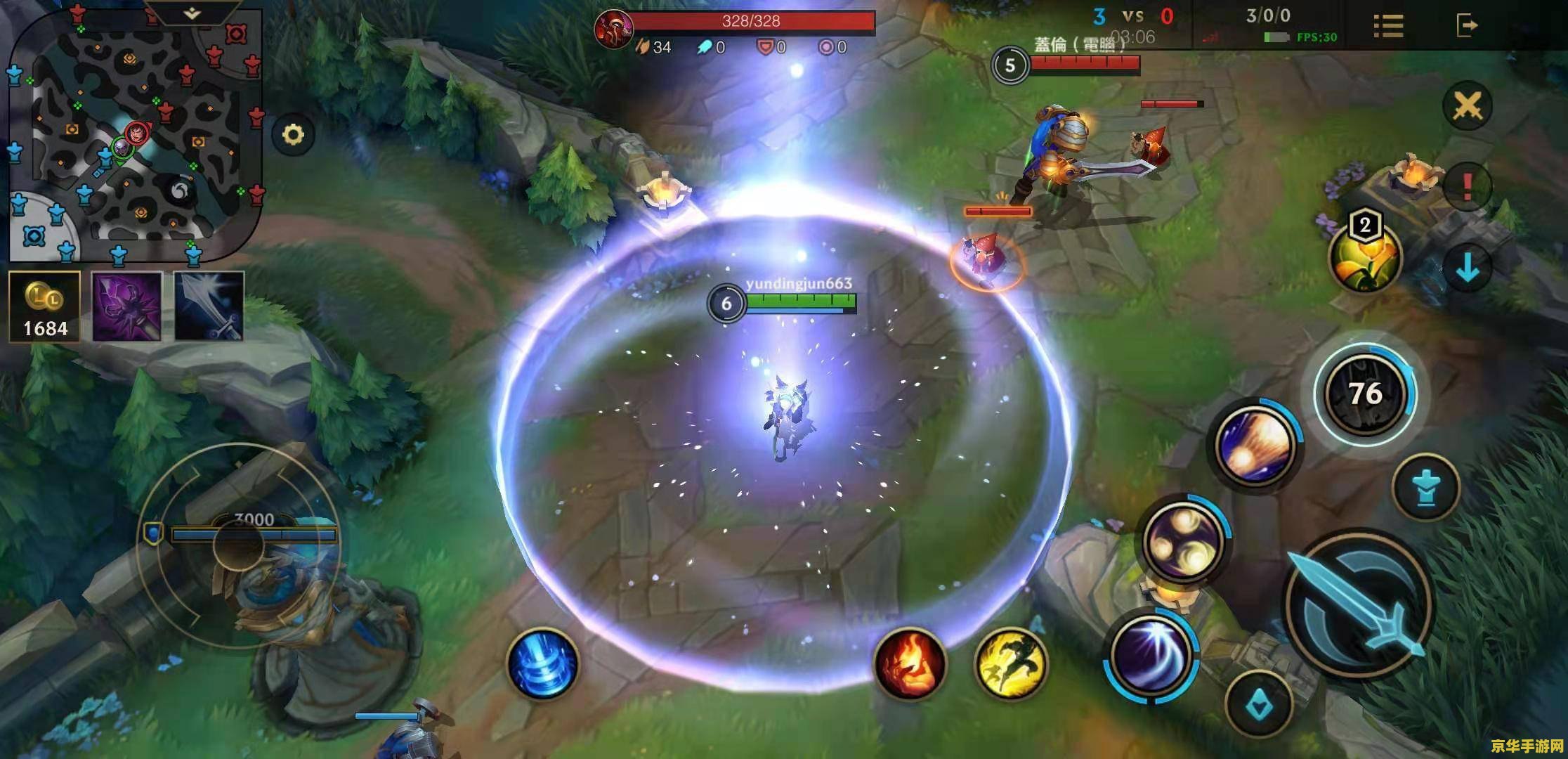Image resolution: width=1568 pixels, height=759 pixels.
Task: Buy the recommended long sword item
Action: (209, 307)
